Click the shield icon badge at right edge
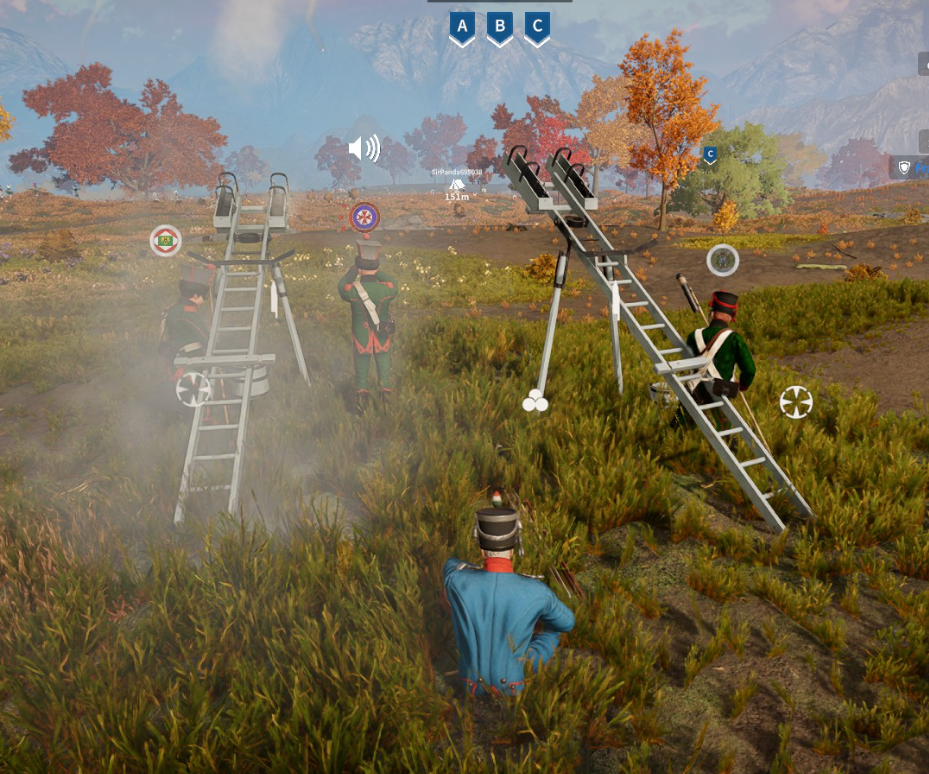The image size is (929, 774). coord(905,168)
